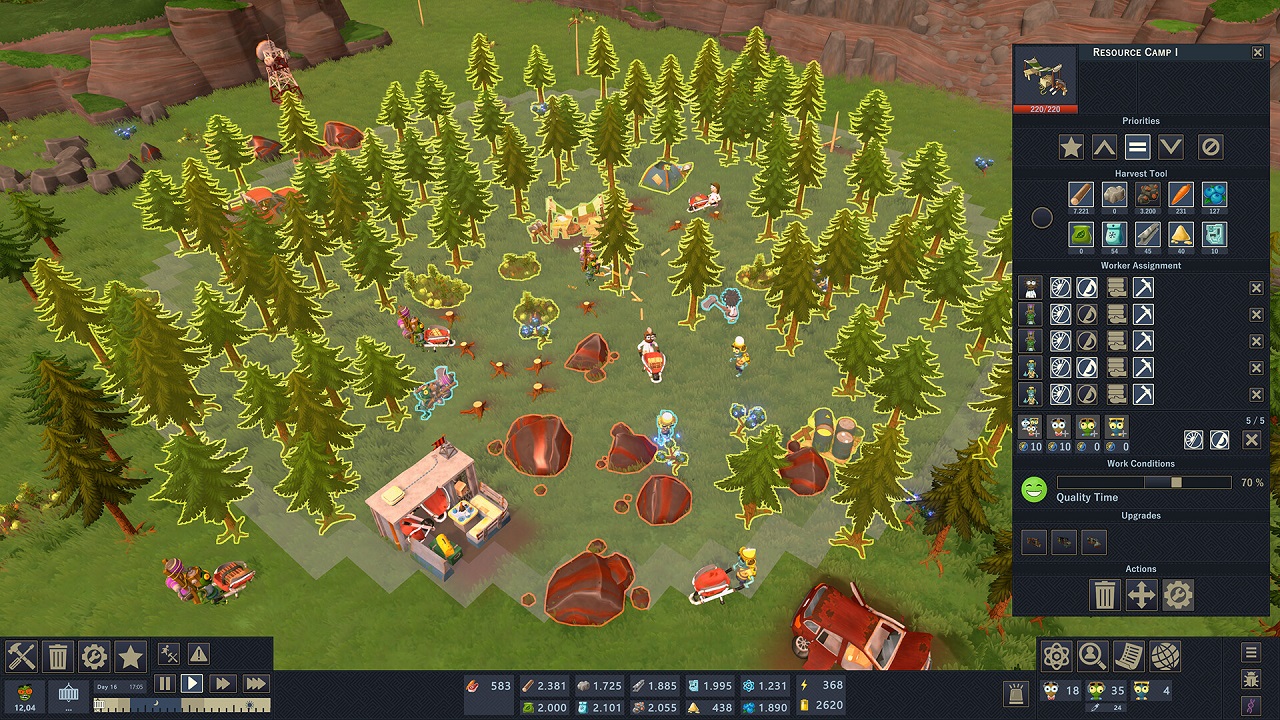Image resolution: width=1280 pixels, height=720 pixels.
Task: Open the hamburger main menu
Action: 1251,653
